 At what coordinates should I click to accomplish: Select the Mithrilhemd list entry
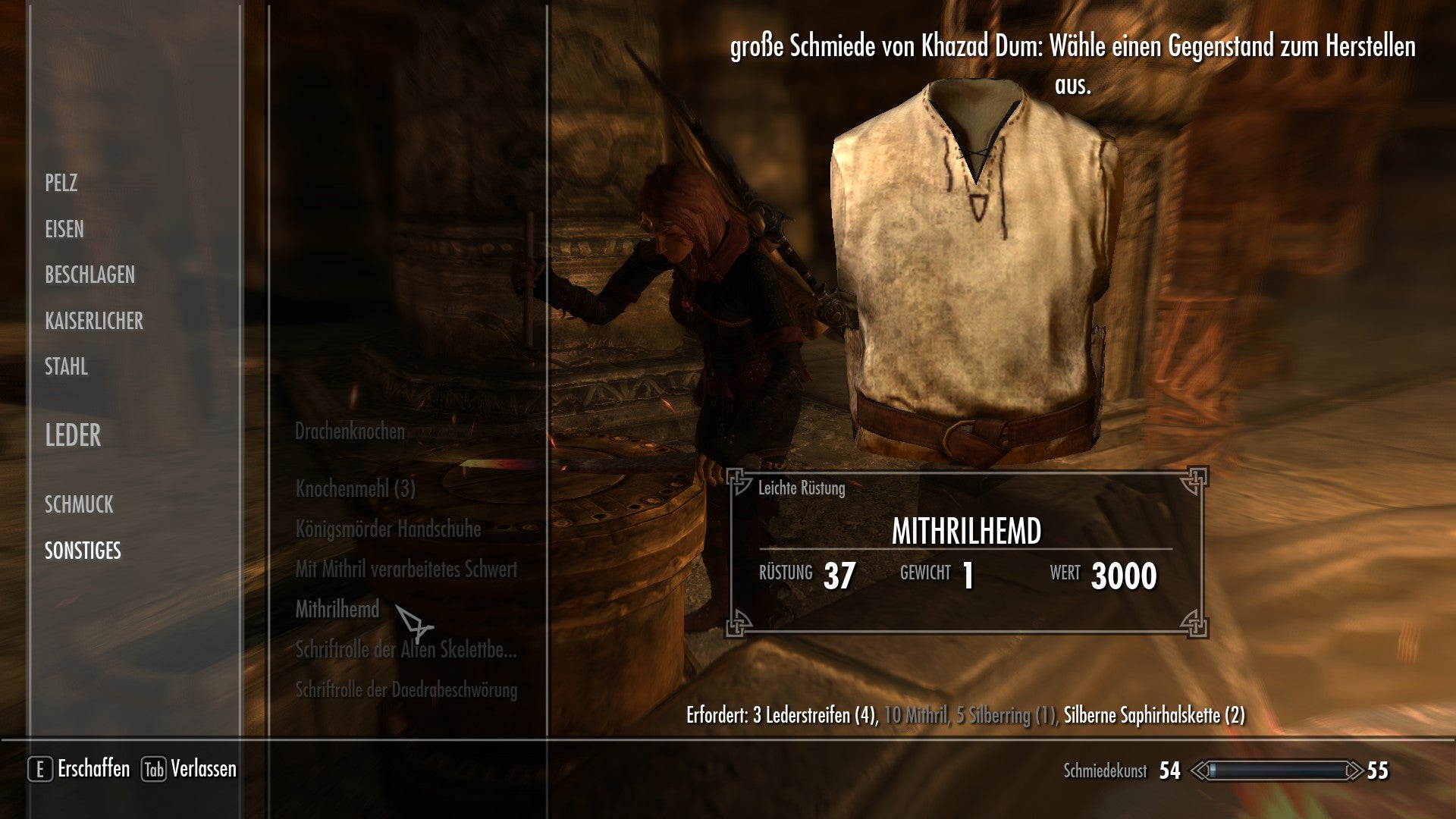[x=337, y=610]
